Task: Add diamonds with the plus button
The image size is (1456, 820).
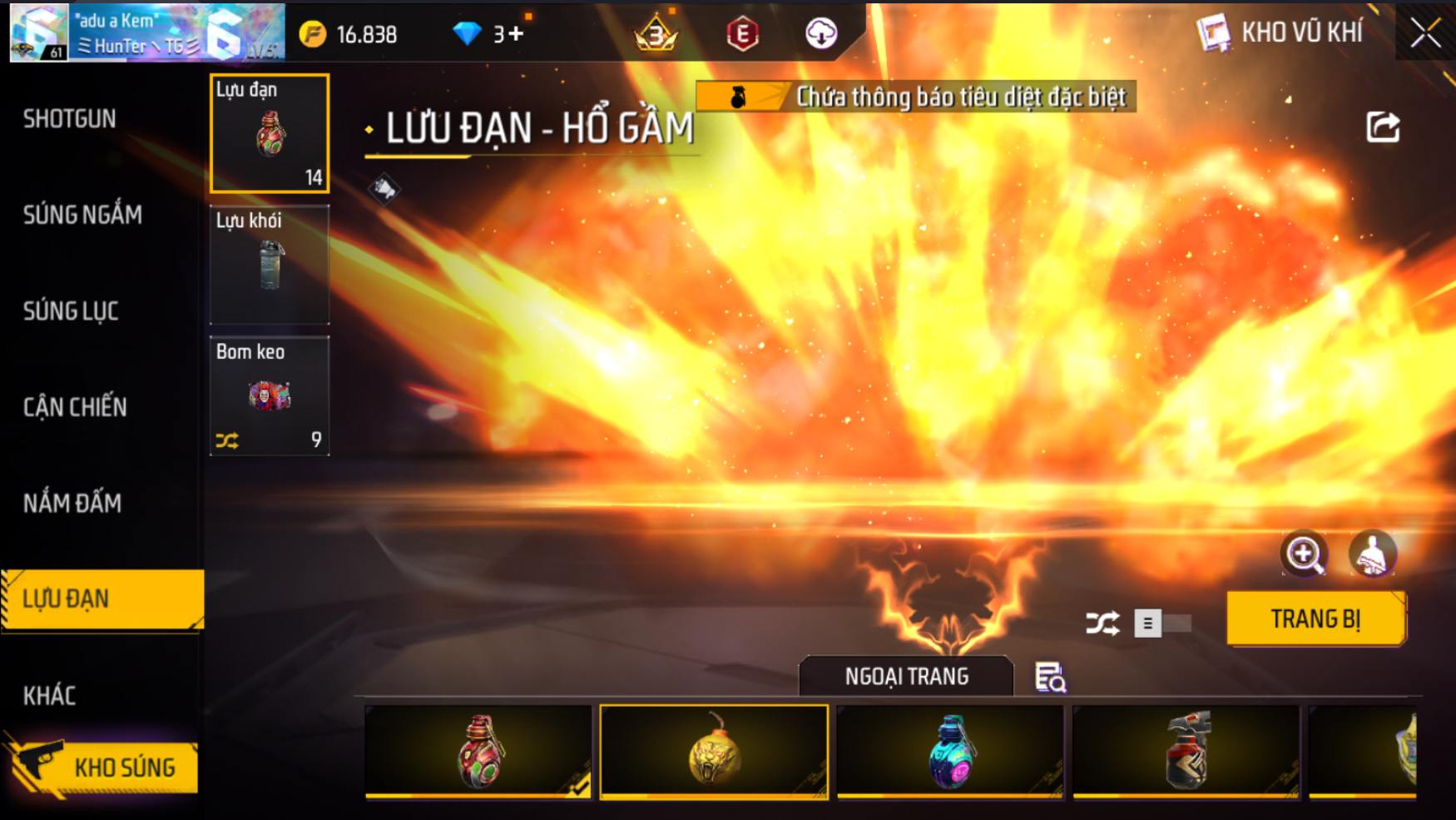Action: coord(516,34)
